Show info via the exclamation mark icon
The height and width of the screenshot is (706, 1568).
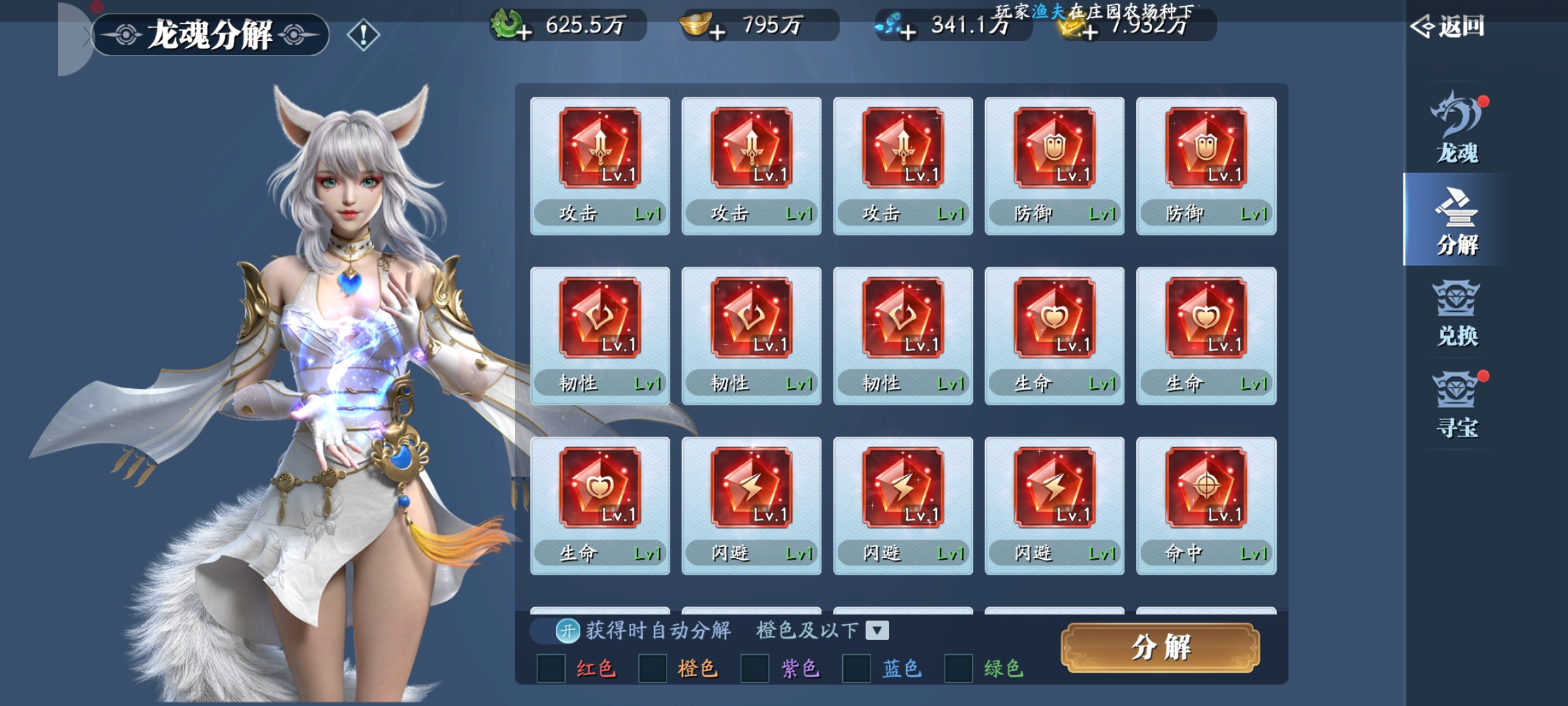coord(363,35)
